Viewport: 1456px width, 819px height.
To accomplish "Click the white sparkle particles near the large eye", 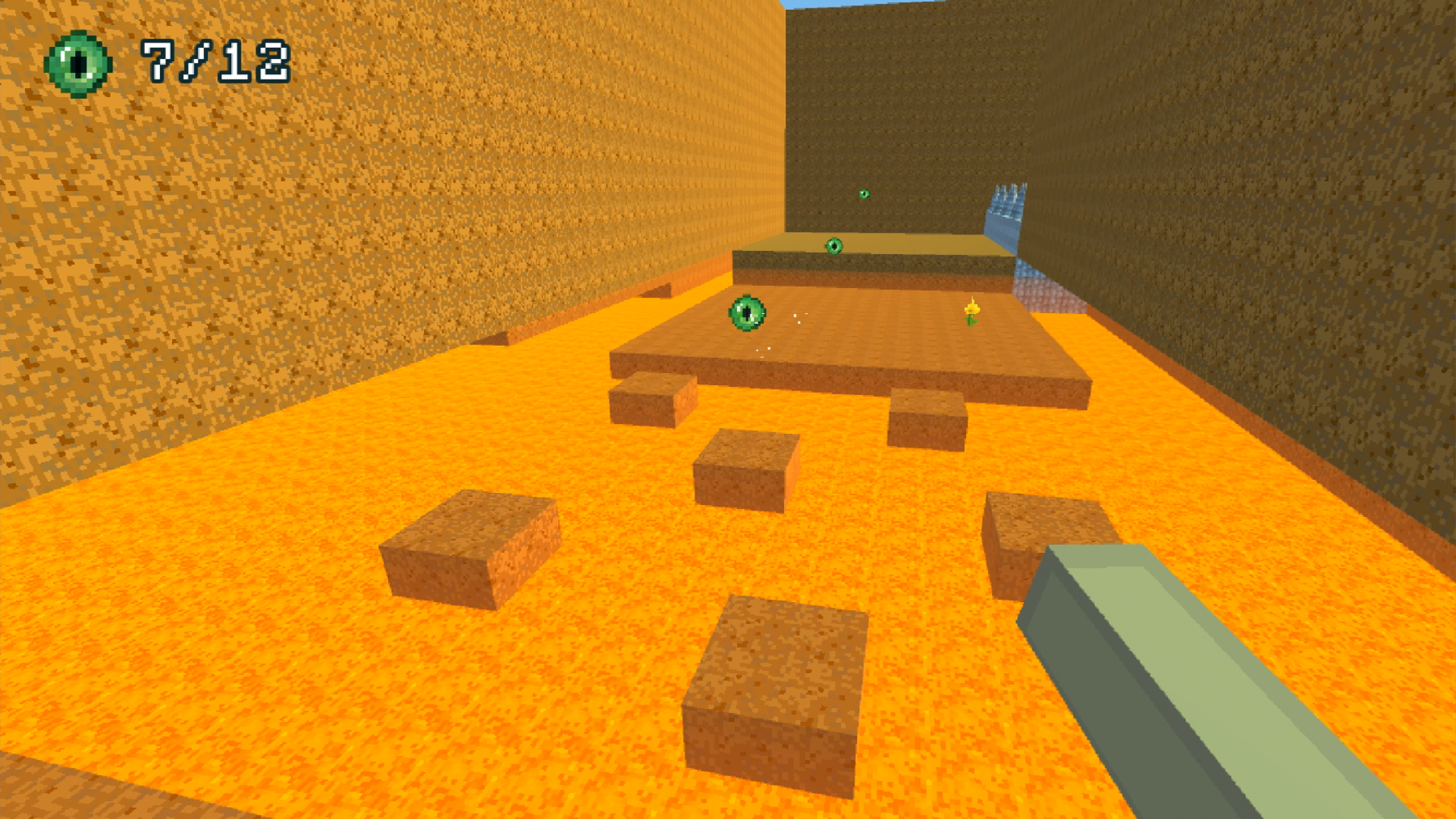I will click(798, 318).
